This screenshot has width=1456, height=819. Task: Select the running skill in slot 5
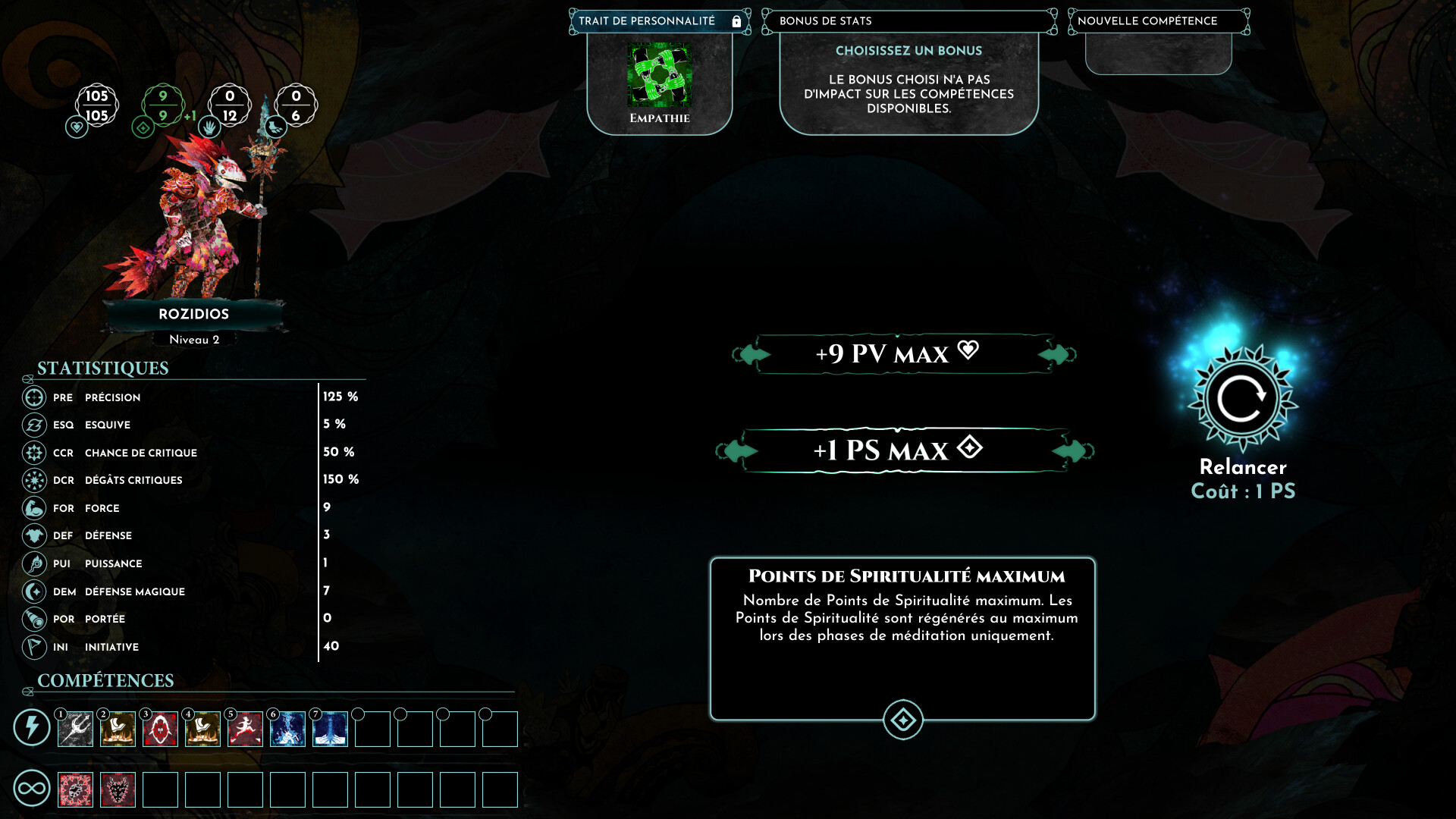point(243,730)
